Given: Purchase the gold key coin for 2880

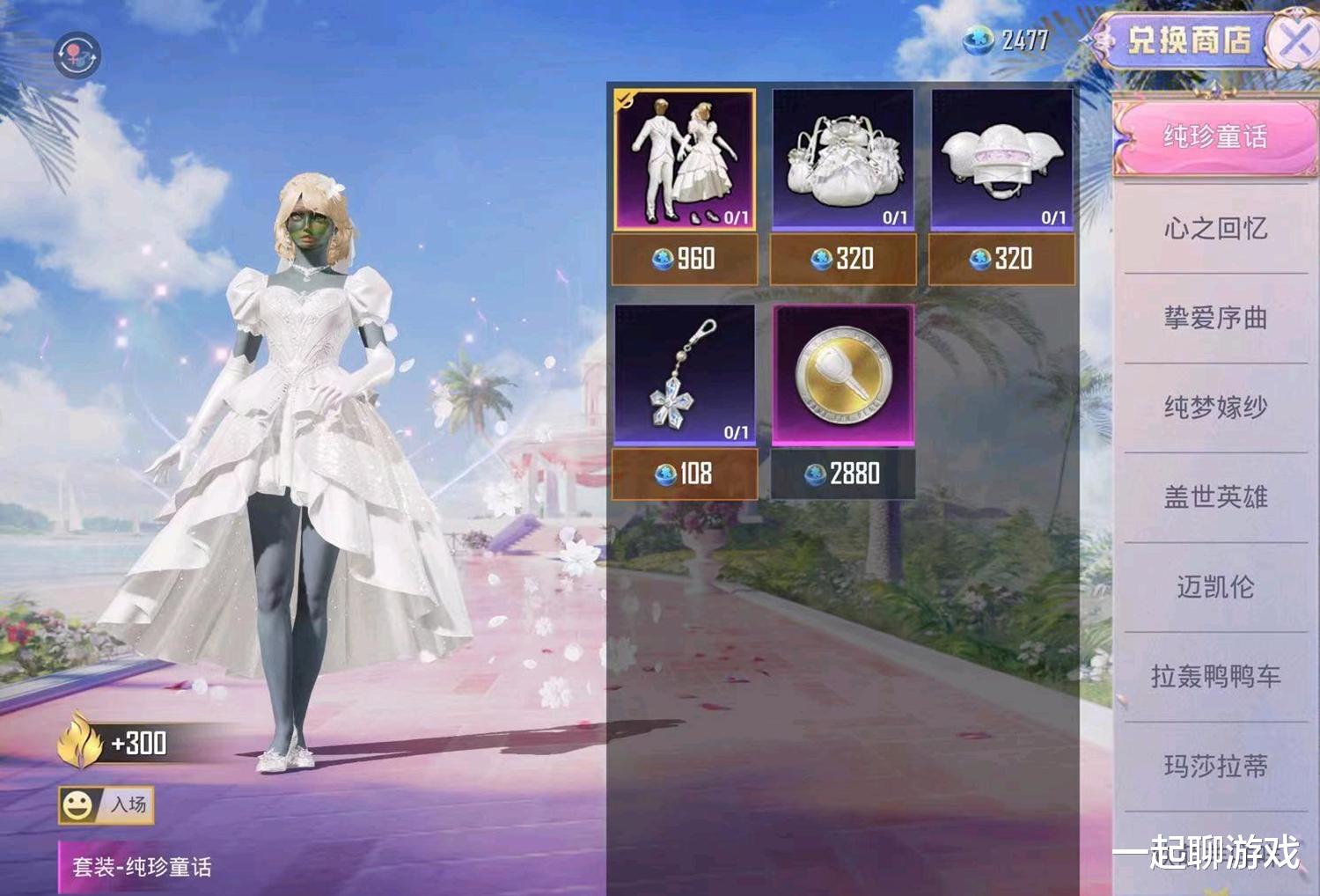Looking at the screenshot, I should [x=843, y=474].
